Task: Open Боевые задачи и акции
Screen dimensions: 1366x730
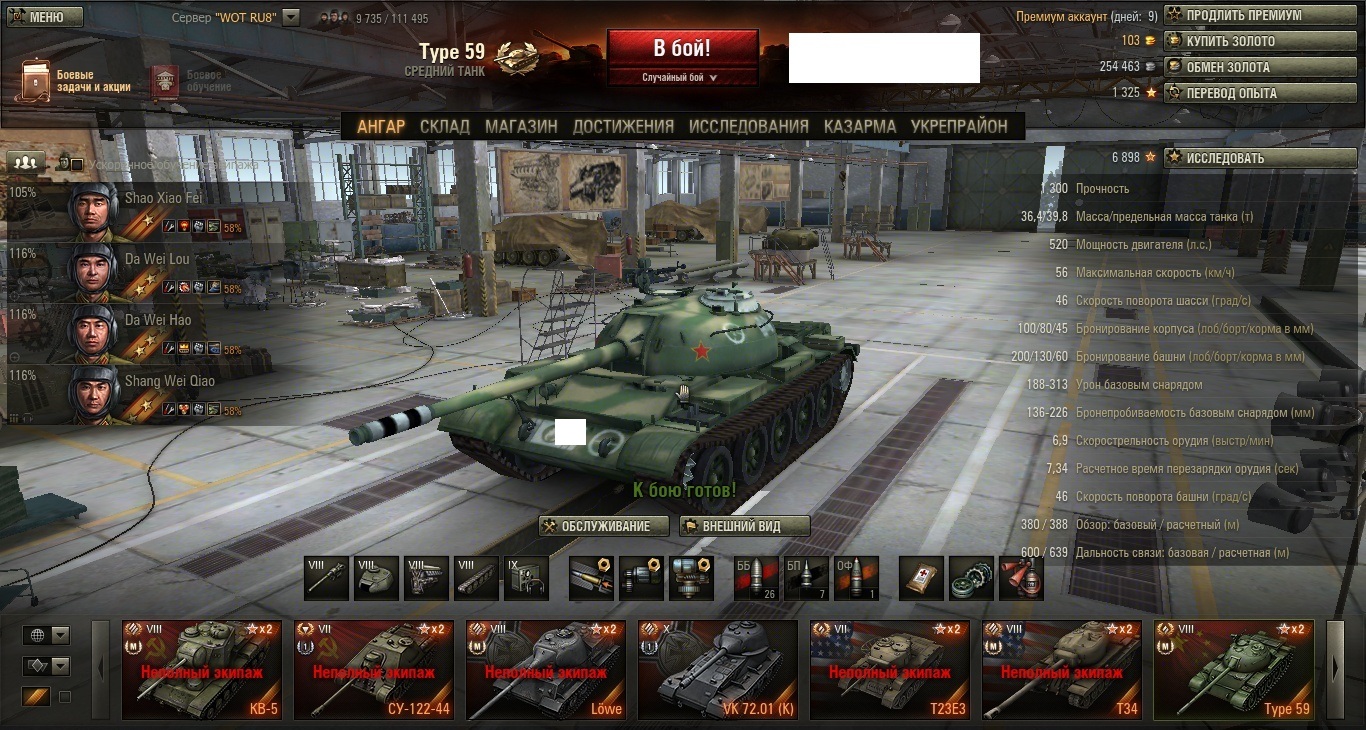Action: pyautogui.click(x=78, y=81)
